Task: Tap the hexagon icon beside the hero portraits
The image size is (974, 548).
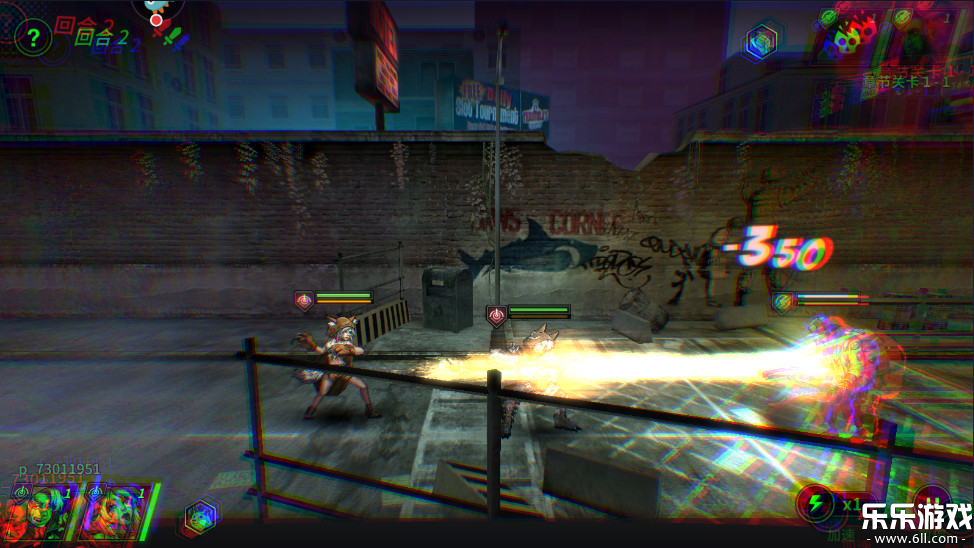Action: tap(200, 517)
